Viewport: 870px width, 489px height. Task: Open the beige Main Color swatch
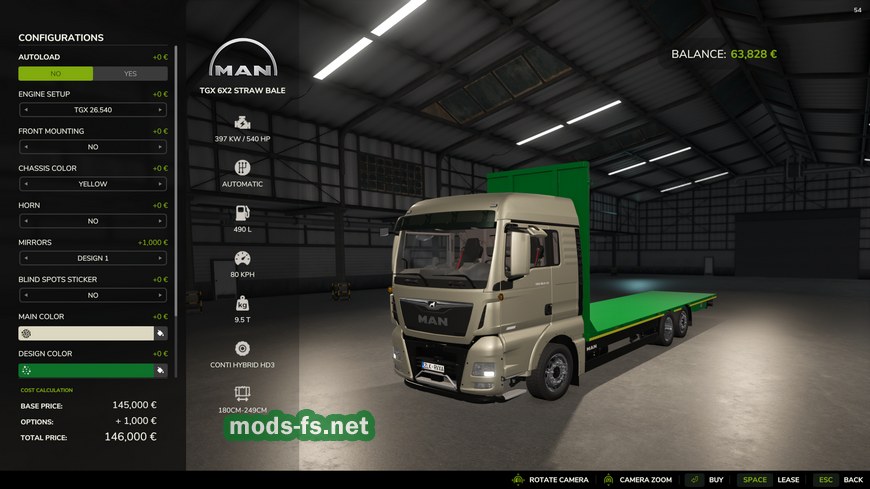pos(85,333)
